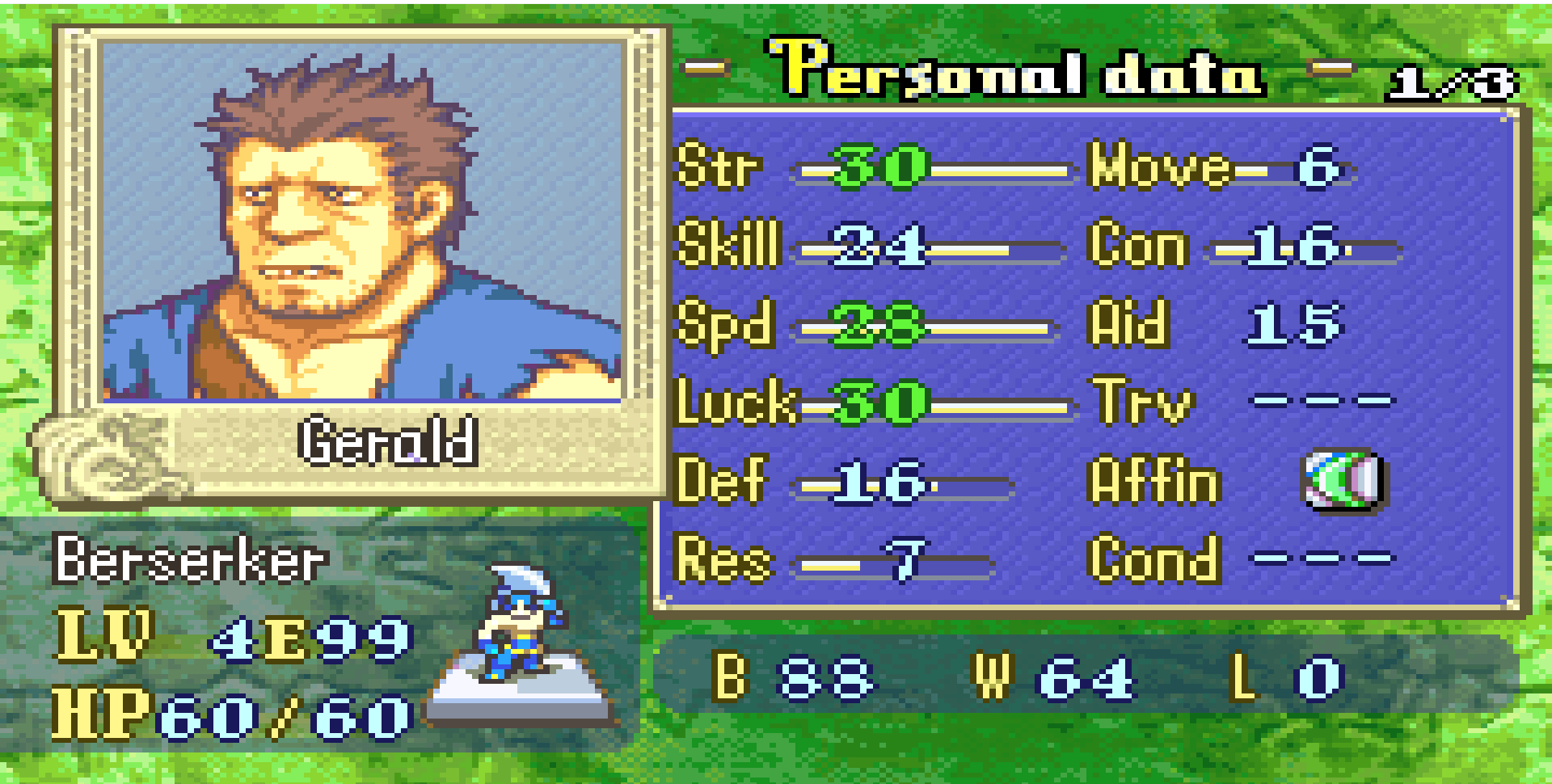Click the wind affinity icon
This screenshot has width=1552, height=784.
(1343, 481)
